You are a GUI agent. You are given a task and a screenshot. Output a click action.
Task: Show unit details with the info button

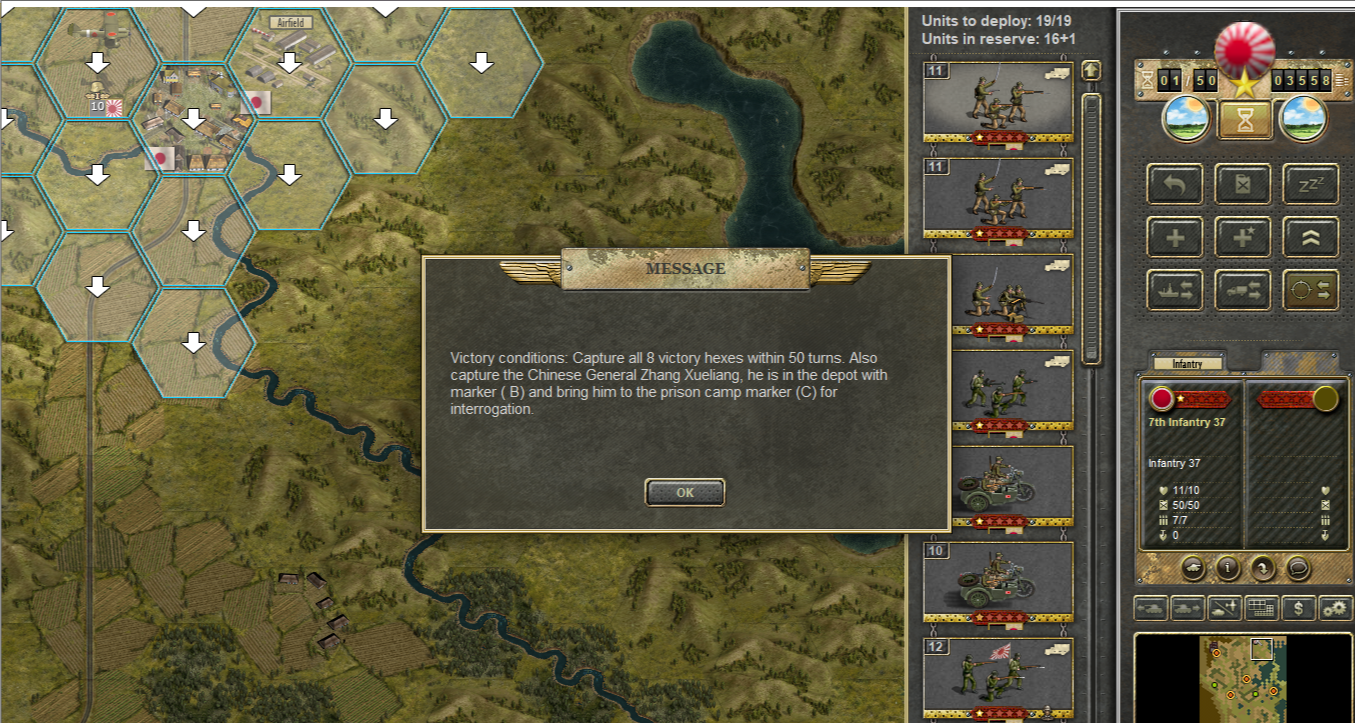pos(1228,568)
